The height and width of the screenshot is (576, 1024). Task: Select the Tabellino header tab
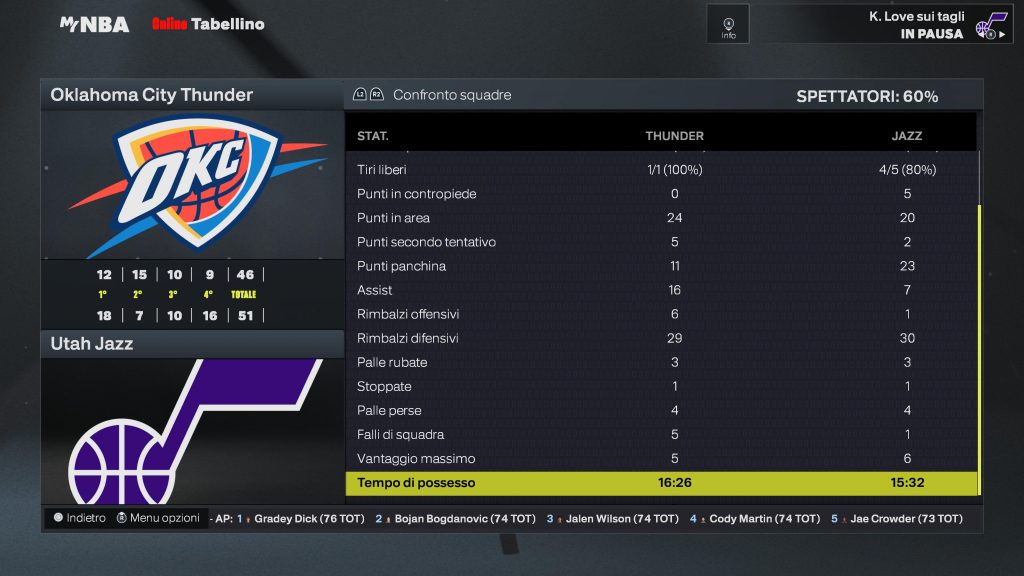[227, 24]
